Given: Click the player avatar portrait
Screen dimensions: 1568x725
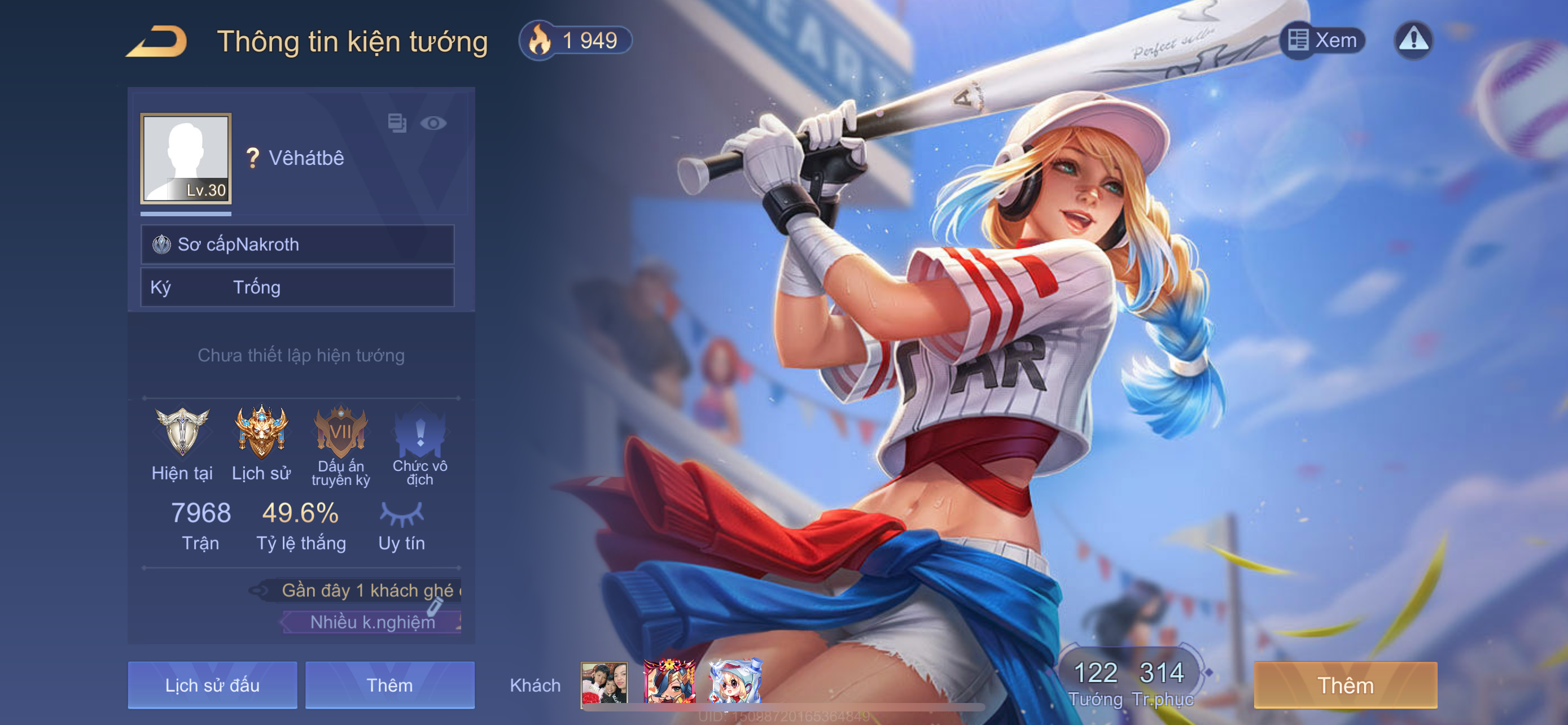Looking at the screenshot, I should [x=186, y=158].
